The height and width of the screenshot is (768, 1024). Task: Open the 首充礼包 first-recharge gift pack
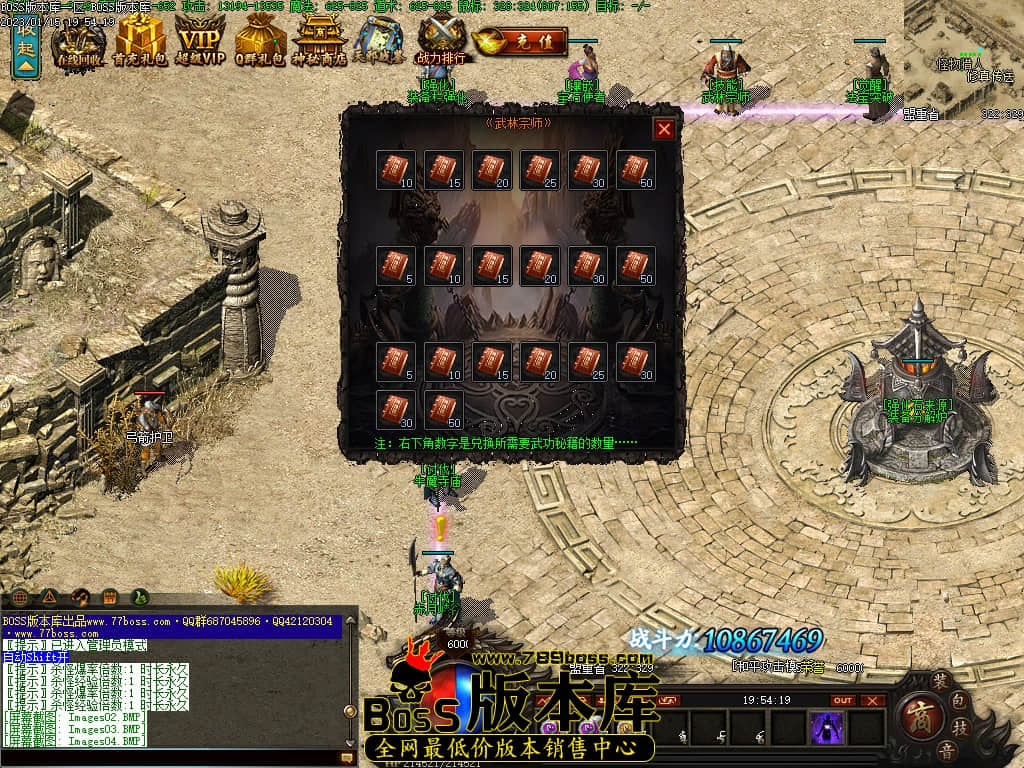pos(140,42)
